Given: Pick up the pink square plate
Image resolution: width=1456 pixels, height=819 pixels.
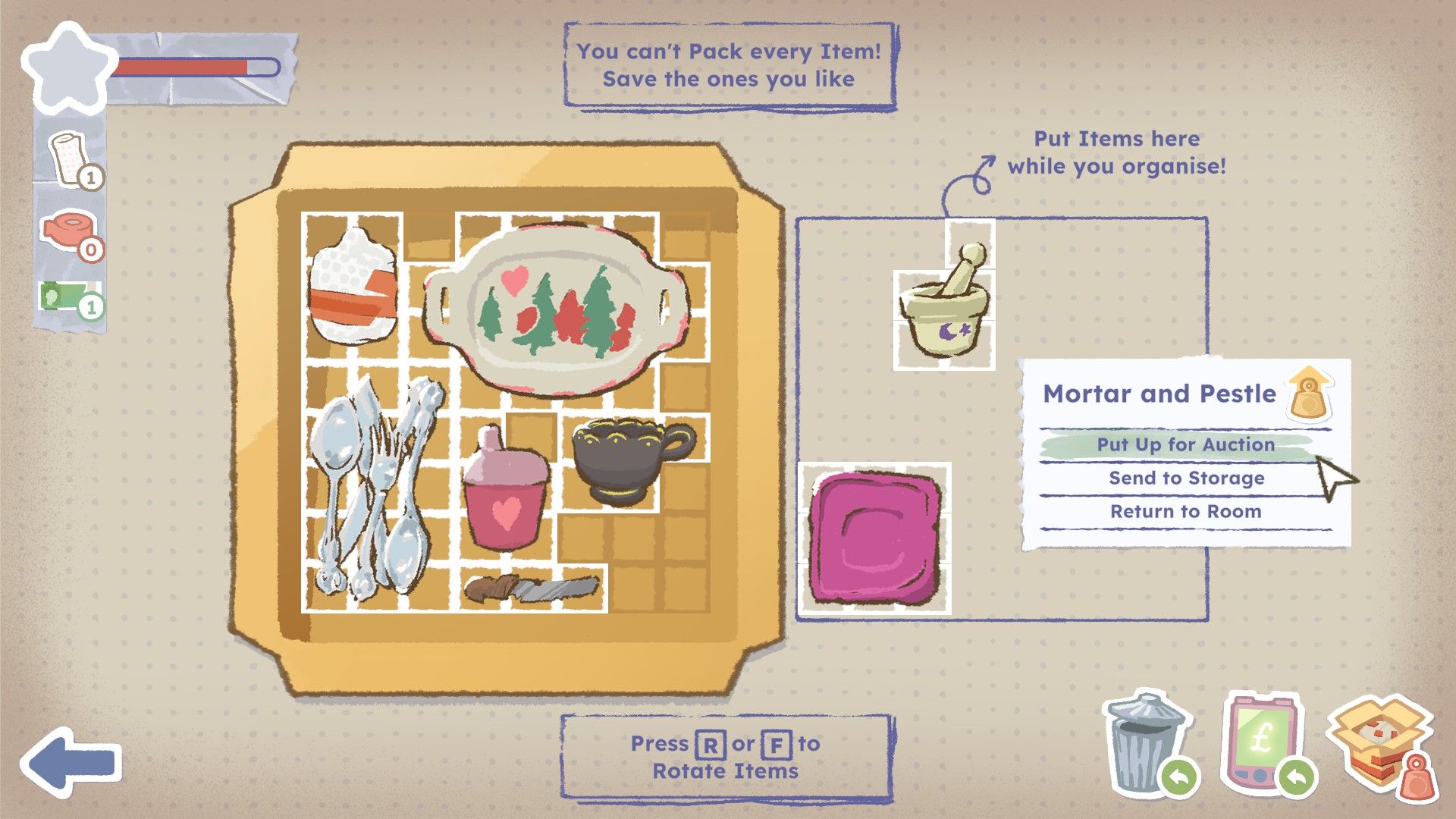Looking at the screenshot, I should 876,537.
